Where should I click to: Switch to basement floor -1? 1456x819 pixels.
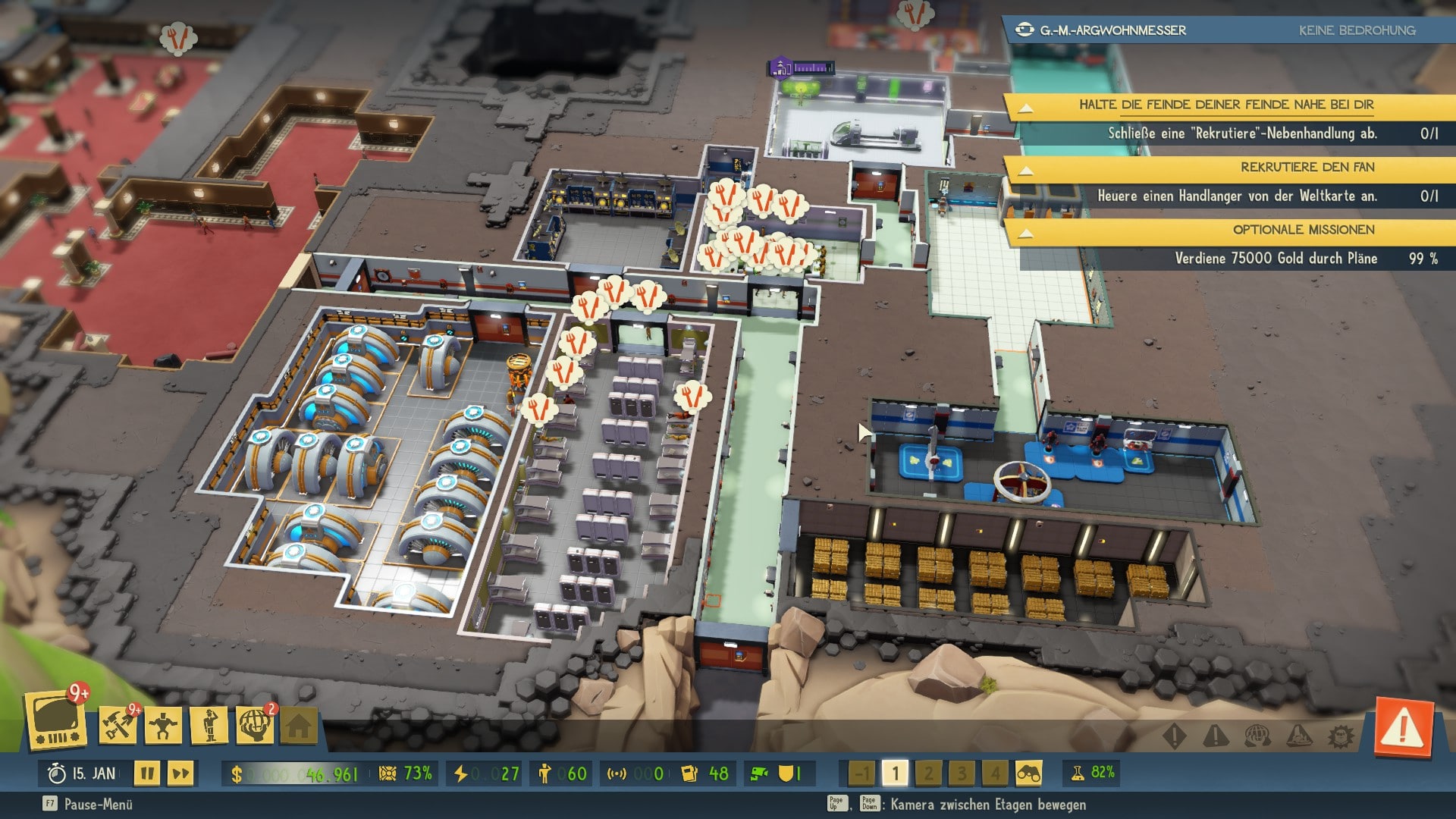tap(861, 773)
